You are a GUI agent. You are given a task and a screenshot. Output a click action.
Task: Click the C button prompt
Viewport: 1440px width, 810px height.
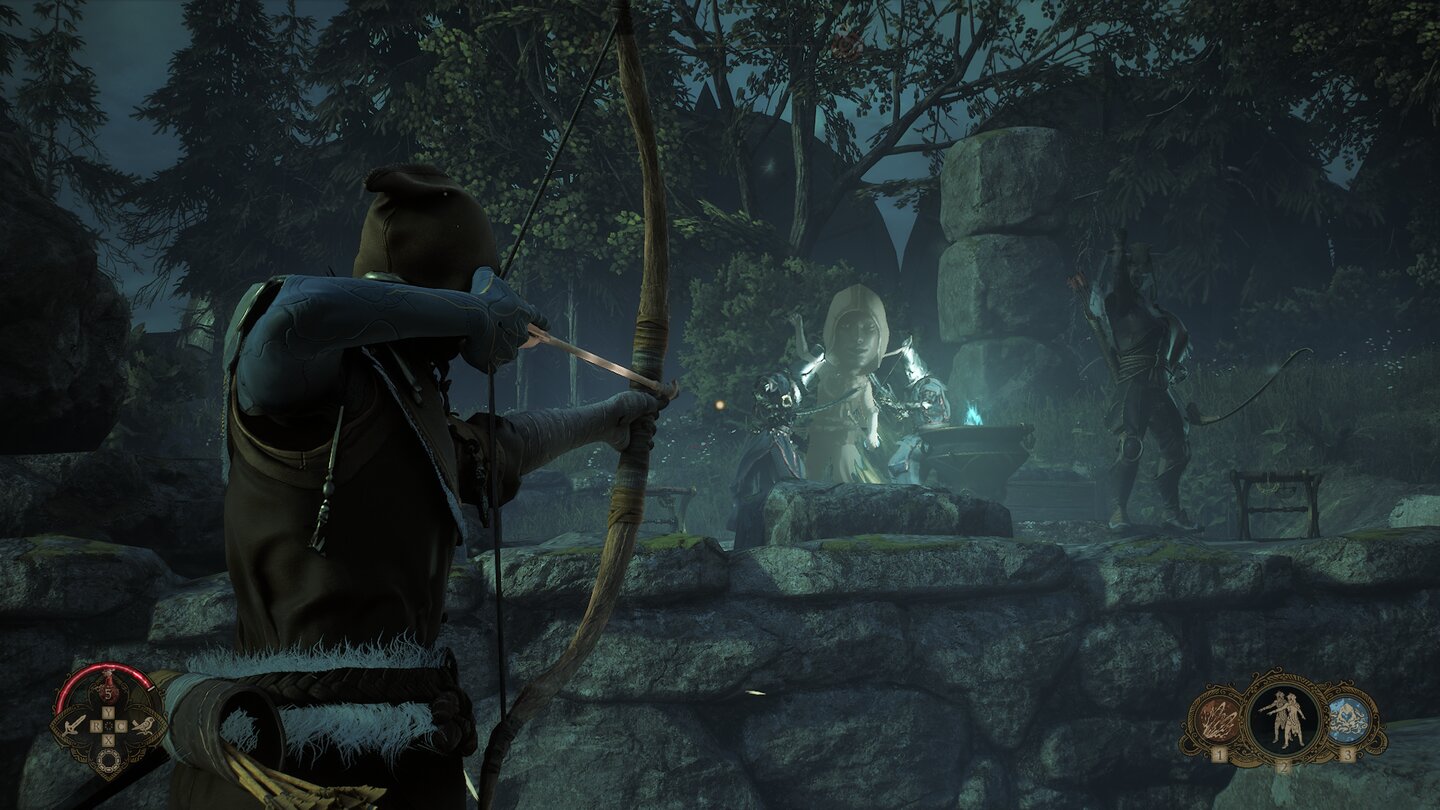tap(121, 726)
